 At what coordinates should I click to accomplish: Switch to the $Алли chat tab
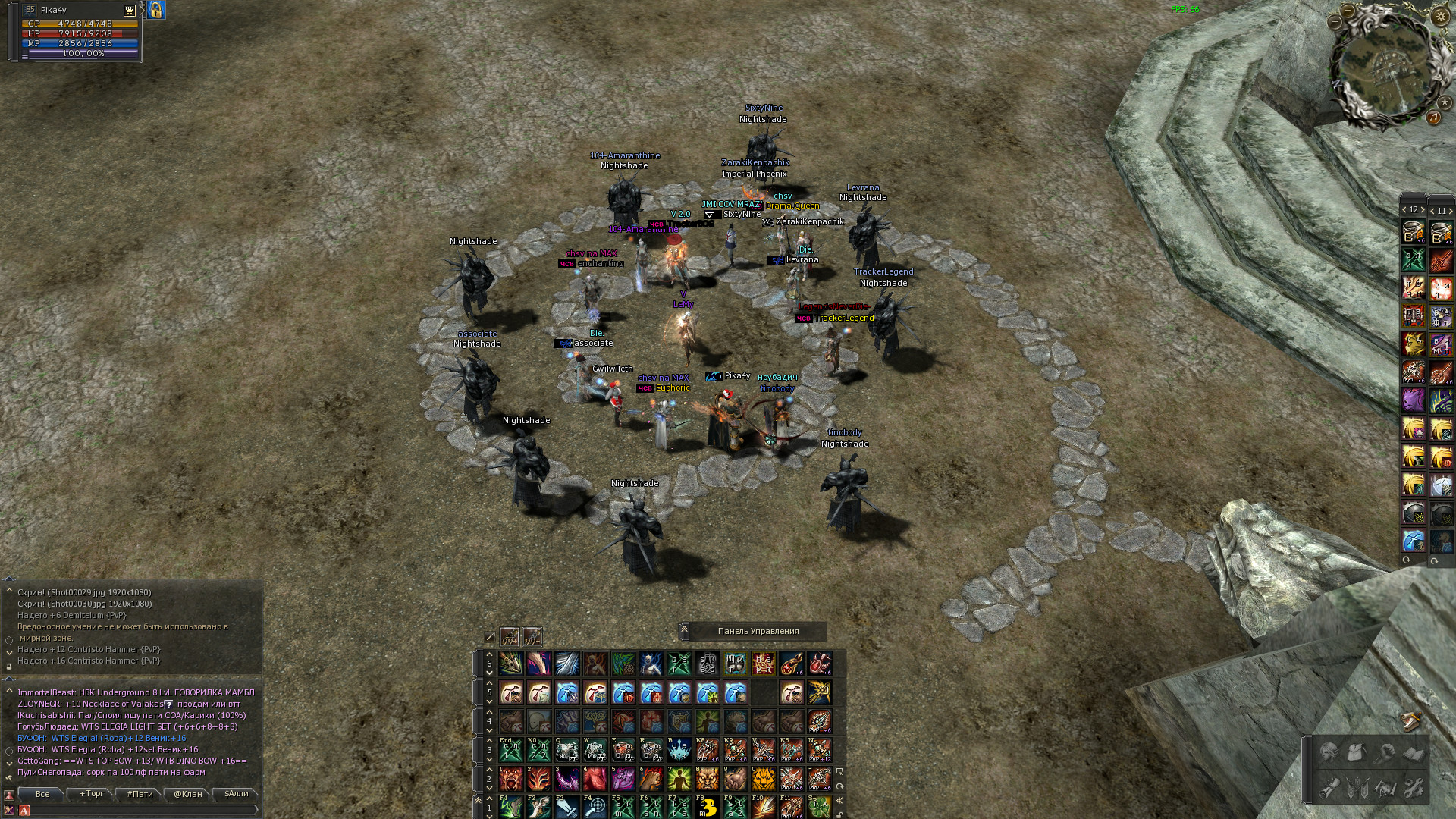coord(236,794)
